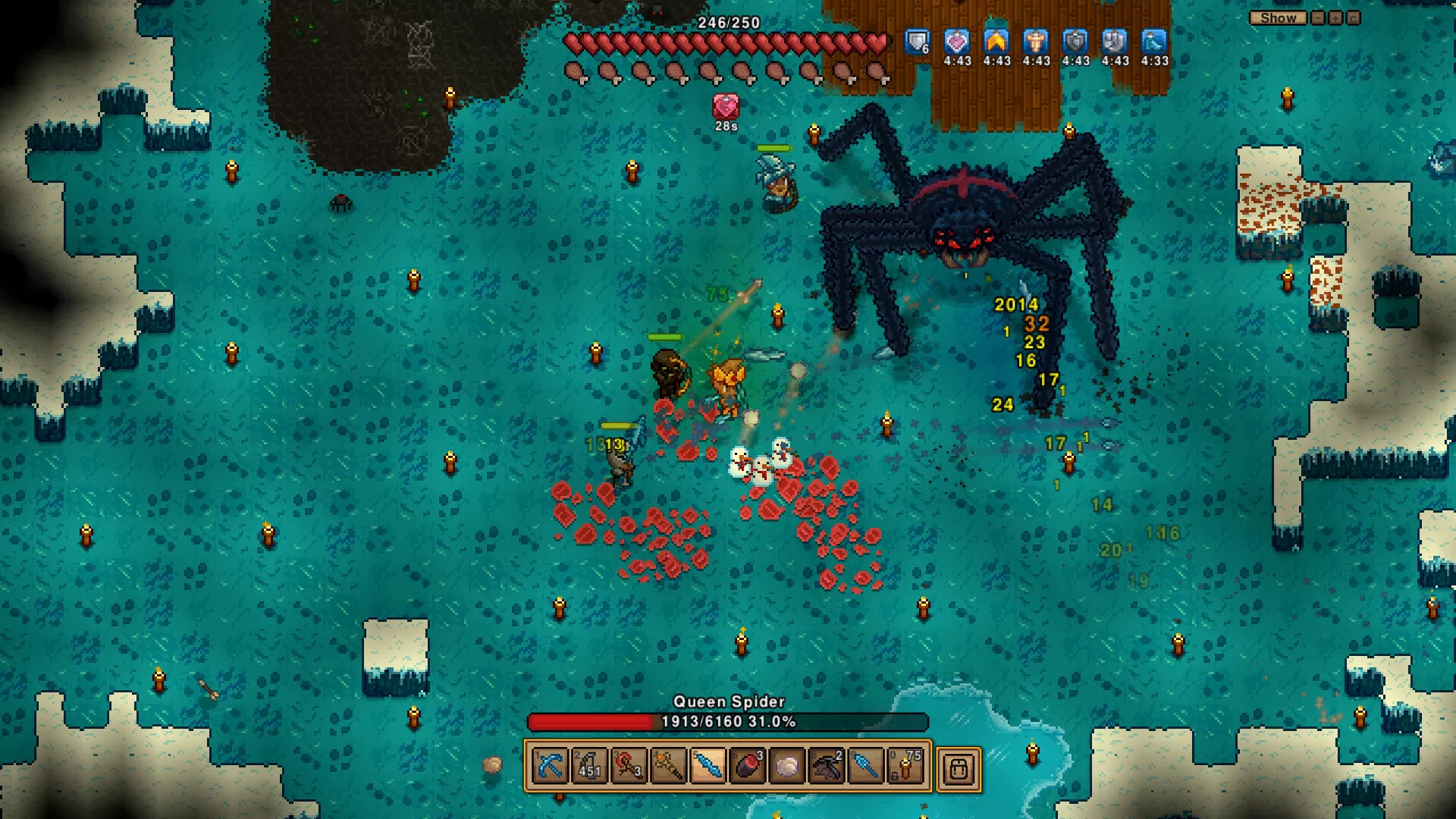Click the small C button
The height and width of the screenshot is (819, 1456).
tap(1354, 18)
